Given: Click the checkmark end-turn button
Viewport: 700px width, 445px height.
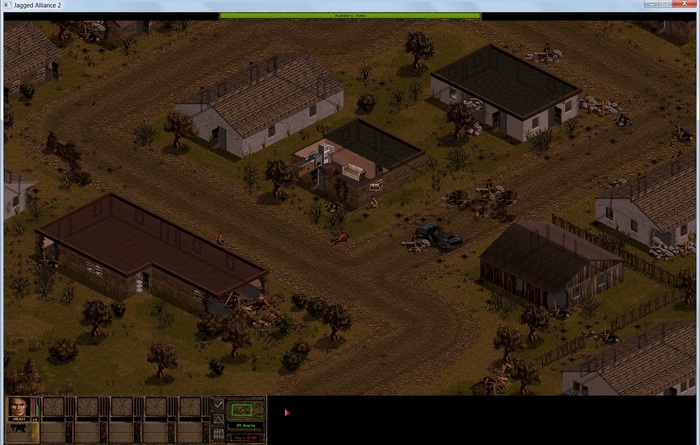Looking at the screenshot, I should pos(219,405).
